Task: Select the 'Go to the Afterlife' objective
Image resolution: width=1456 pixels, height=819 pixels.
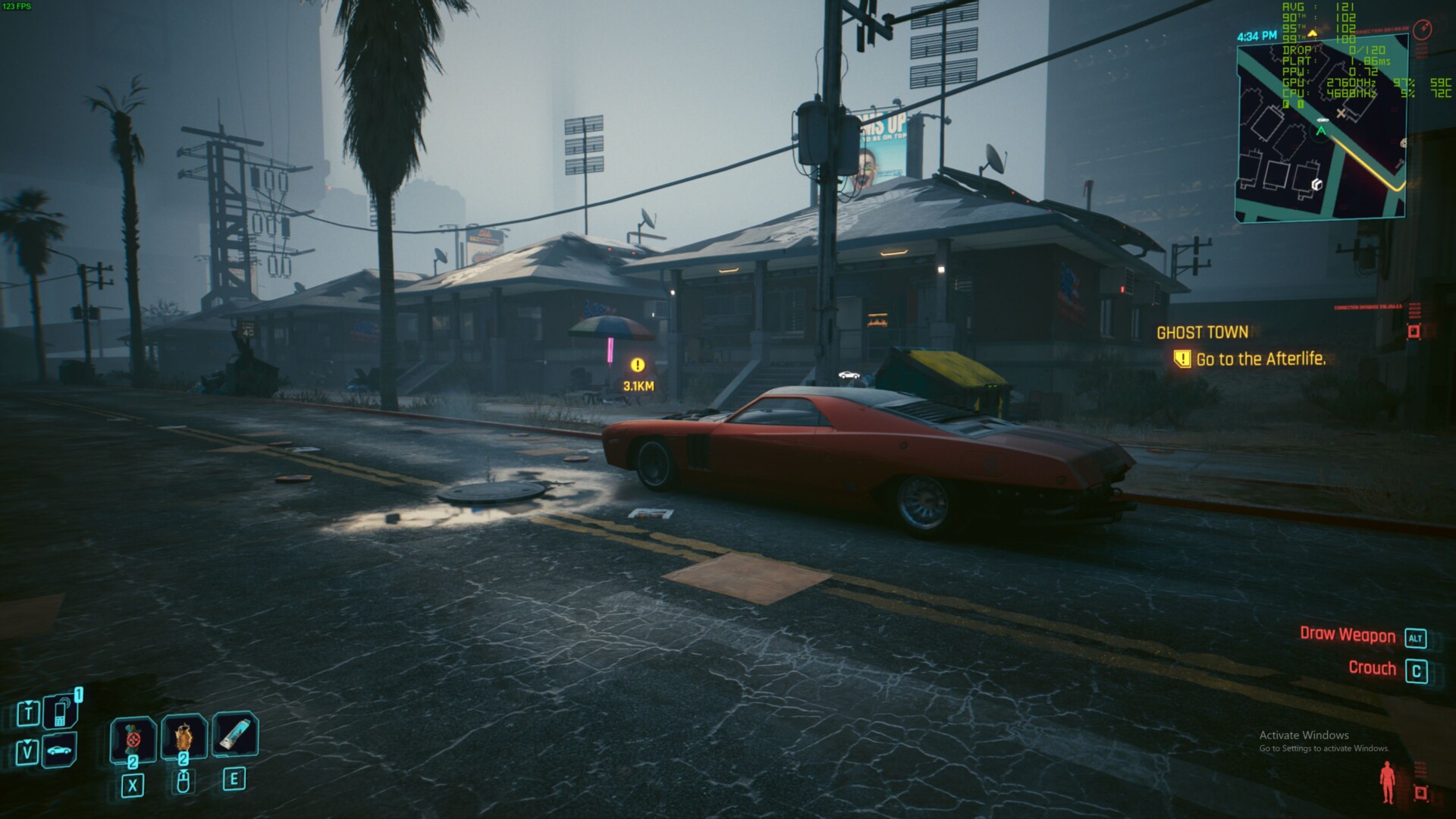Action: (1260, 359)
